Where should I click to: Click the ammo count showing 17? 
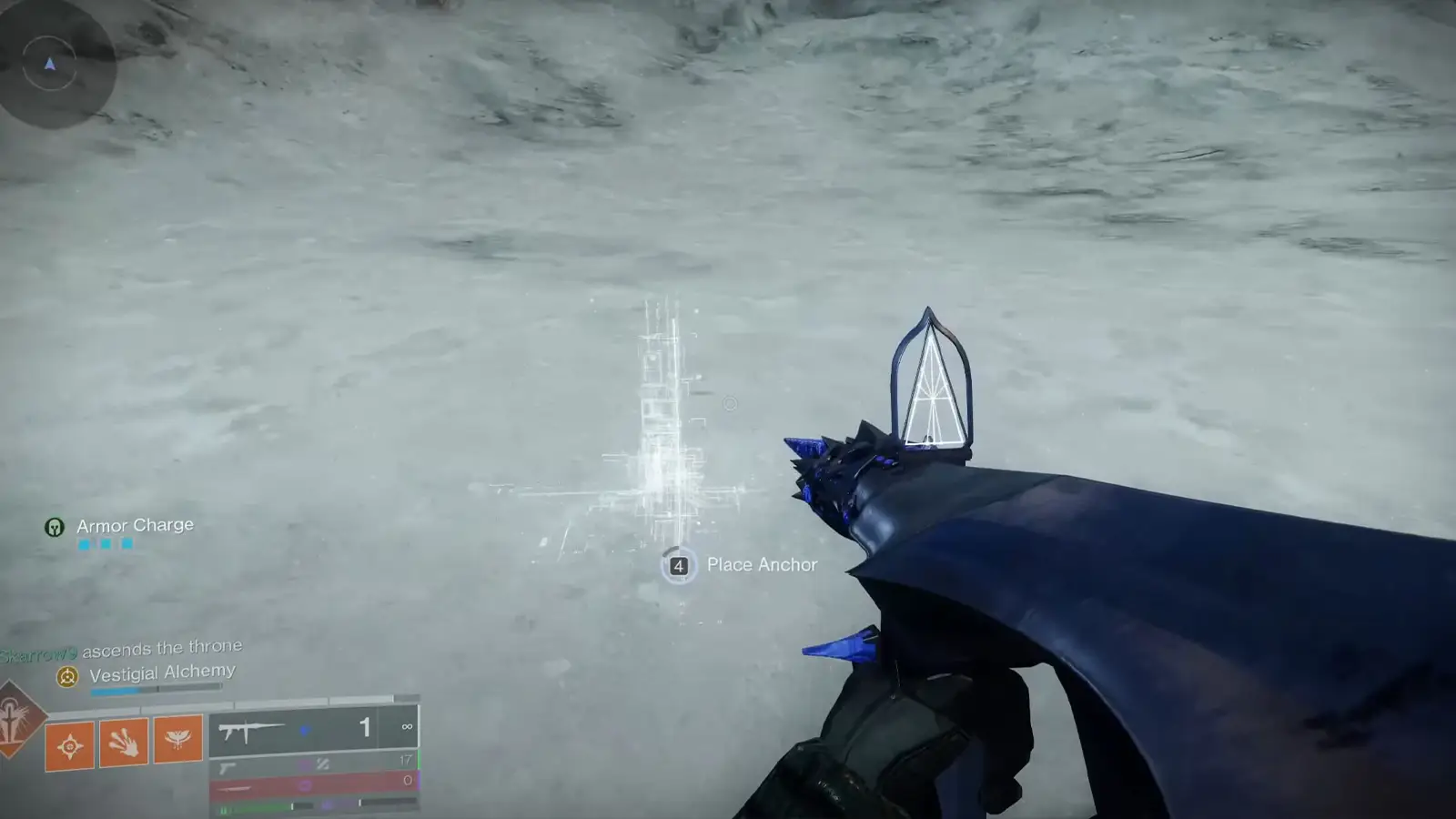pyautogui.click(x=407, y=761)
